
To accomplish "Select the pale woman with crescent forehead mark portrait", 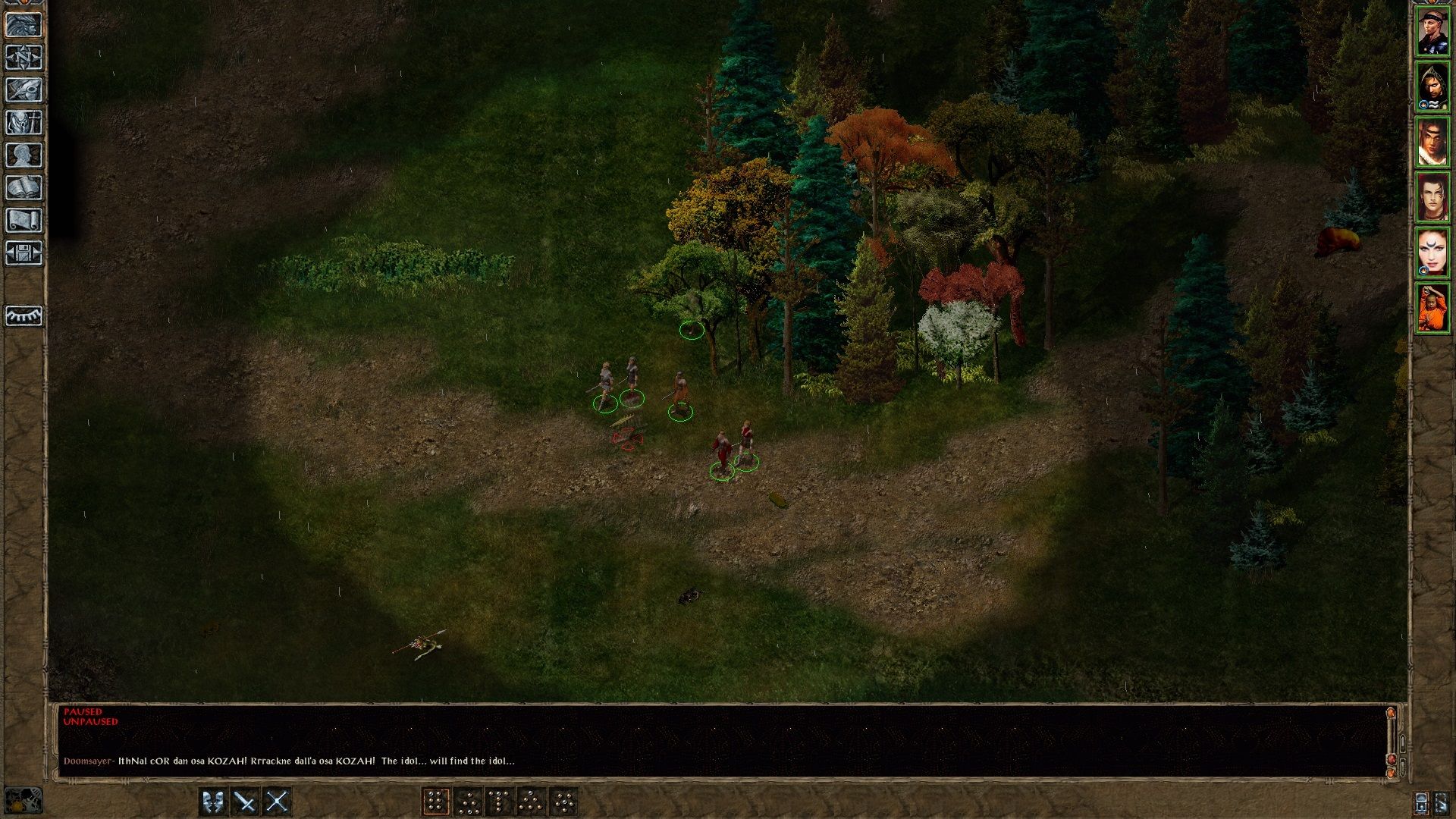I will pyautogui.click(x=1432, y=253).
